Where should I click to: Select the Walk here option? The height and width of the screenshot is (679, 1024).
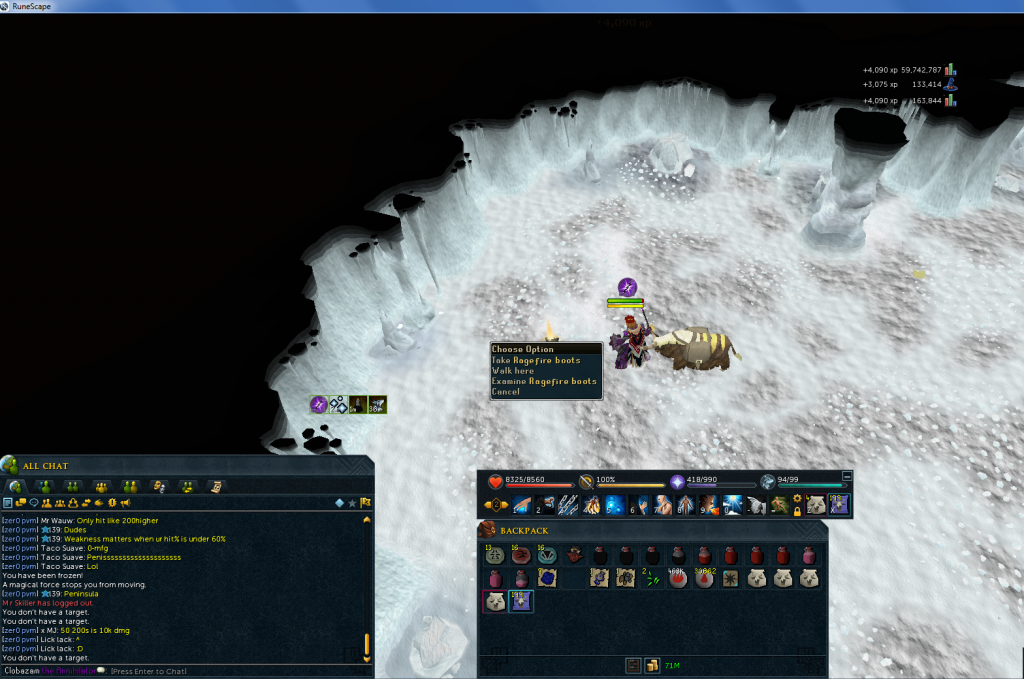coord(512,371)
